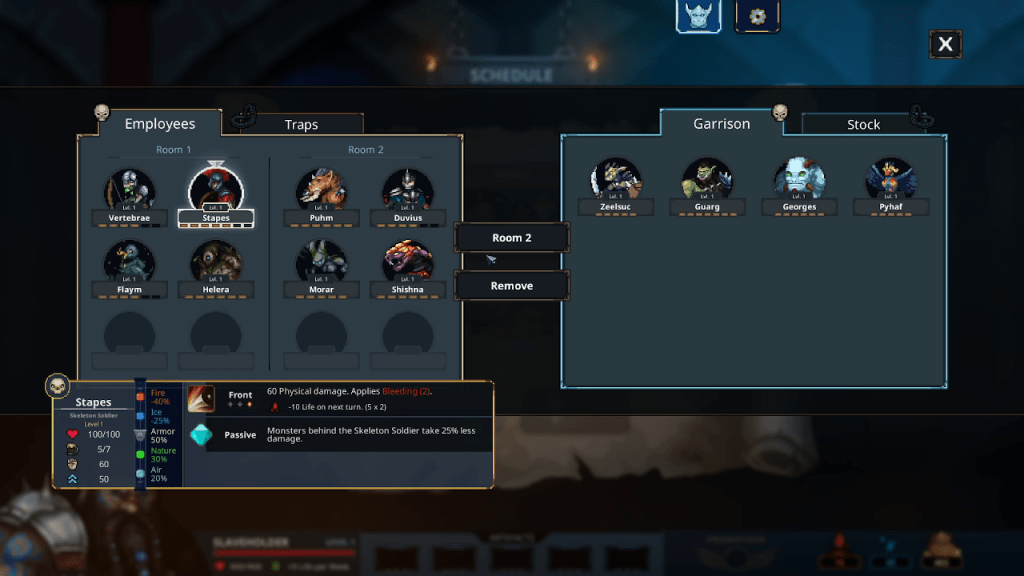Click the Remove button
Image resolution: width=1024 pixels, height=576 pixels.
point(512,286)
